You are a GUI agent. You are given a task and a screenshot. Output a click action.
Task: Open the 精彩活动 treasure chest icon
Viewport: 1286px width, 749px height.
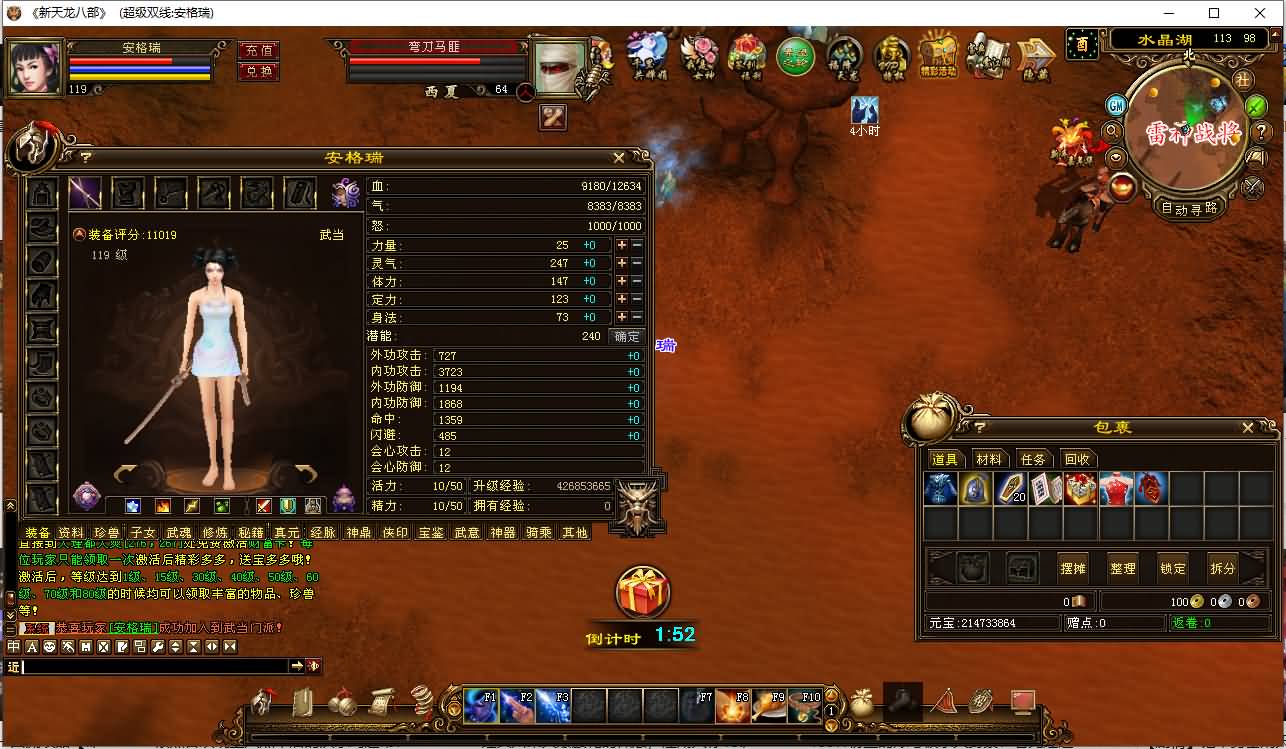(938, 56)
